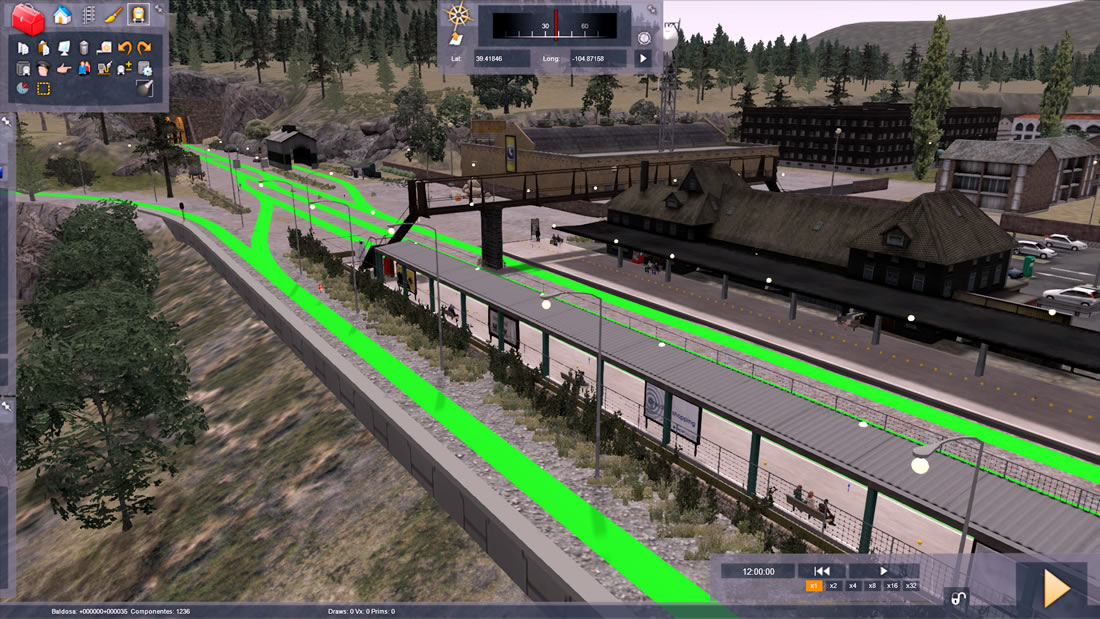Click the trash can delete icon
This screenshot has width=1100, height=619.
click(84, 47)
